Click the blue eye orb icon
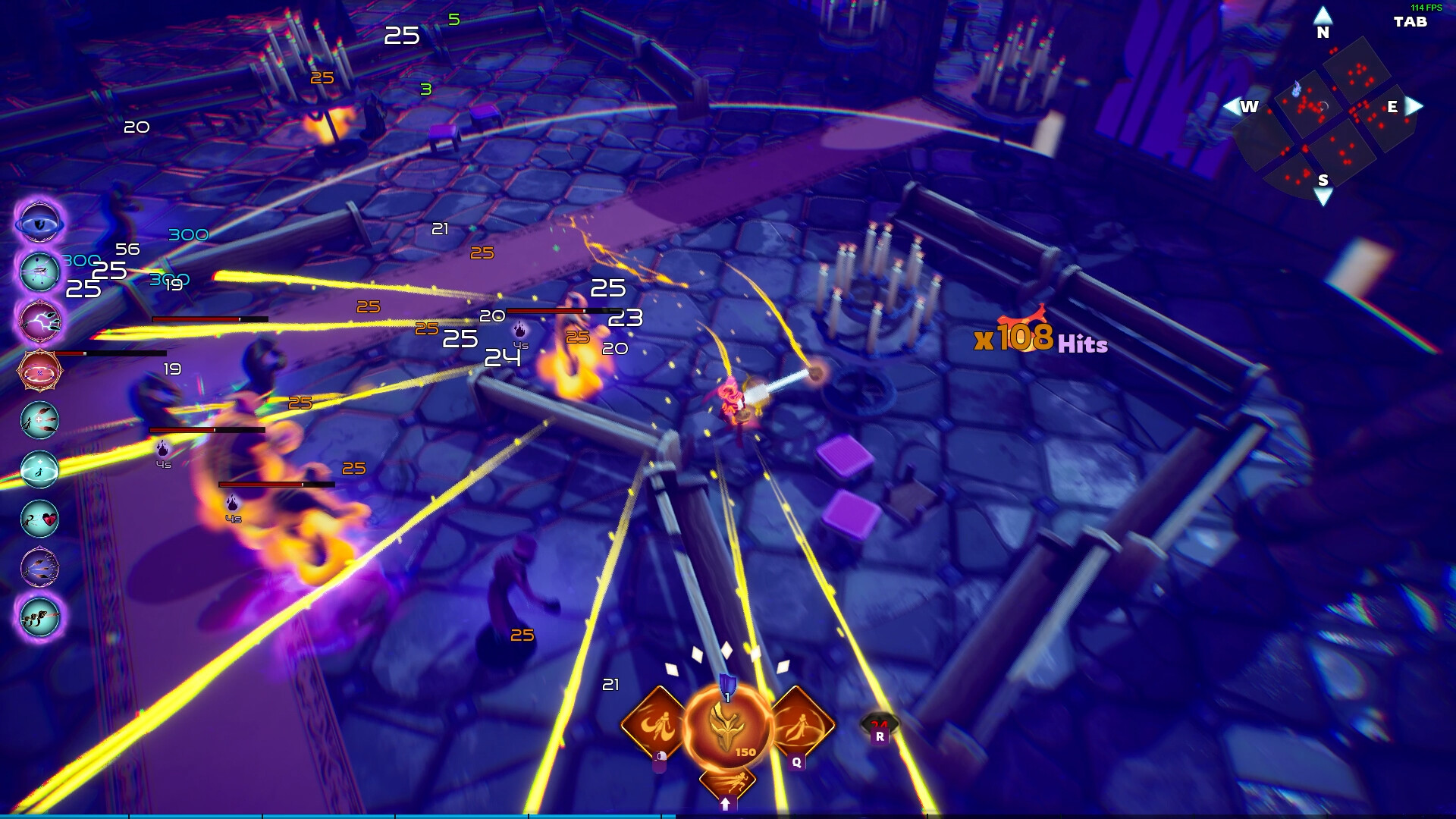The width and height of the screenshot is (1456, 819). (39, 223)
